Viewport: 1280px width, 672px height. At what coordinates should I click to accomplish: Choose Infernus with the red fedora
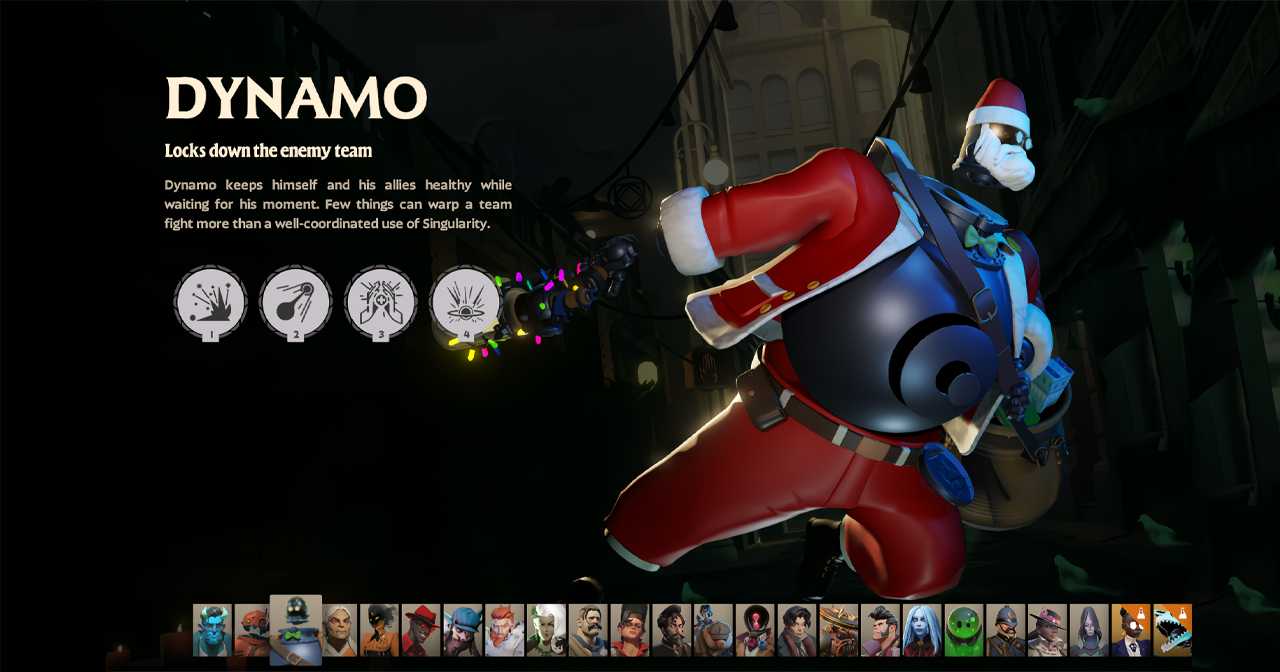421,630
